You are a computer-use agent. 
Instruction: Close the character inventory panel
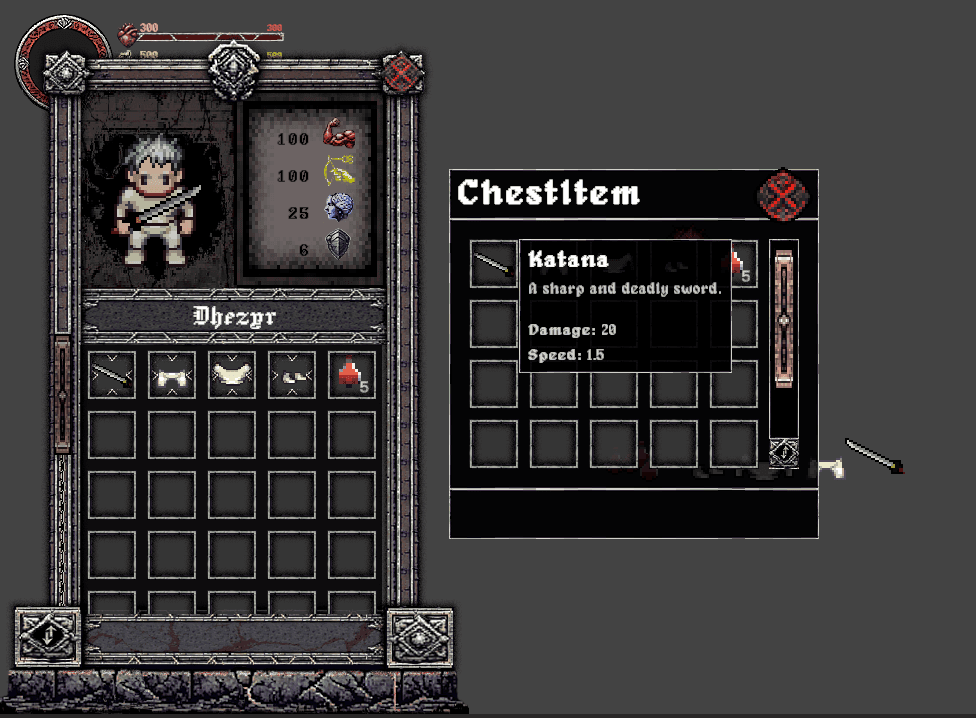[403, 72]
